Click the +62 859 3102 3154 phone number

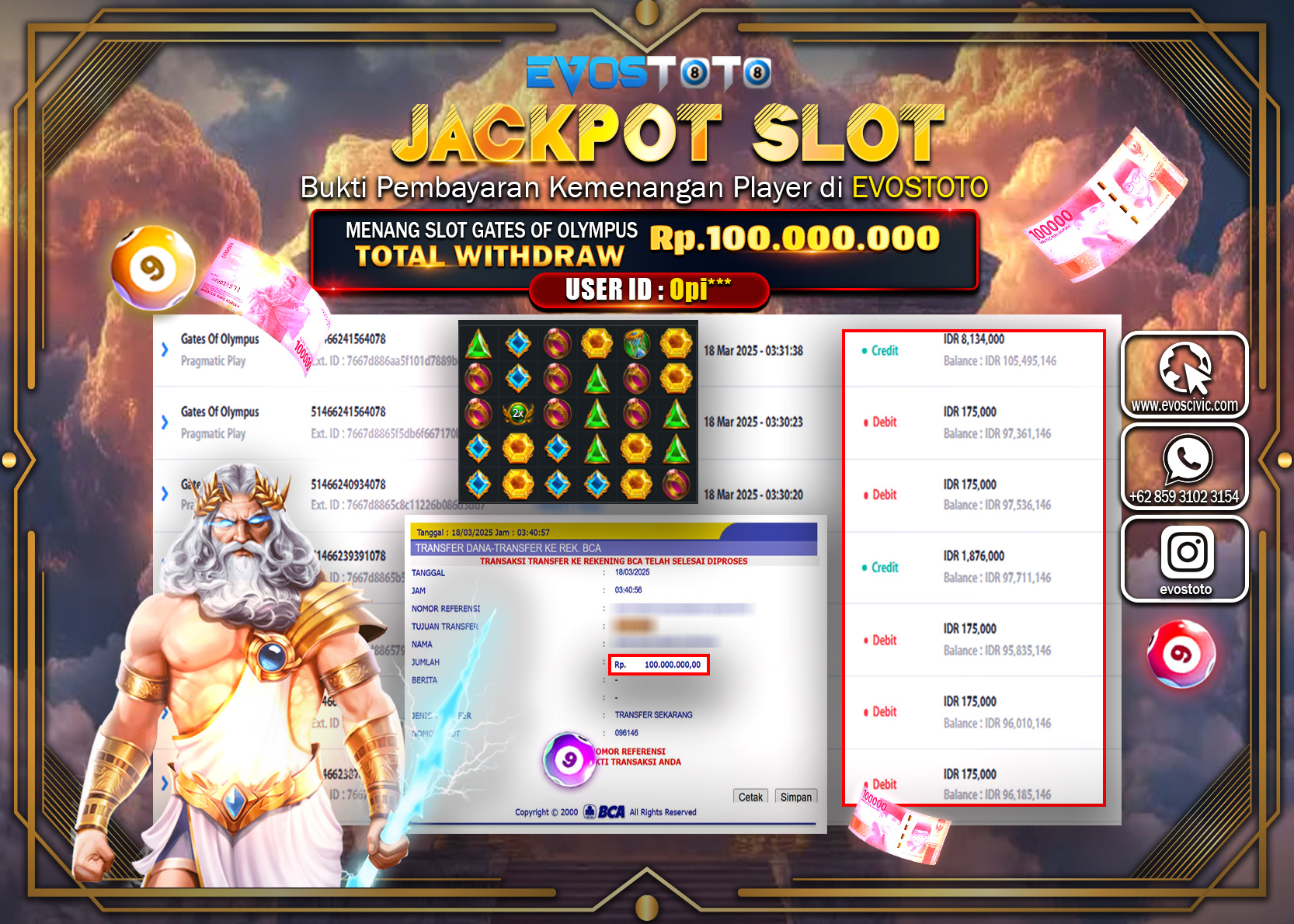pyautogui.click(x=1184, y=495)
